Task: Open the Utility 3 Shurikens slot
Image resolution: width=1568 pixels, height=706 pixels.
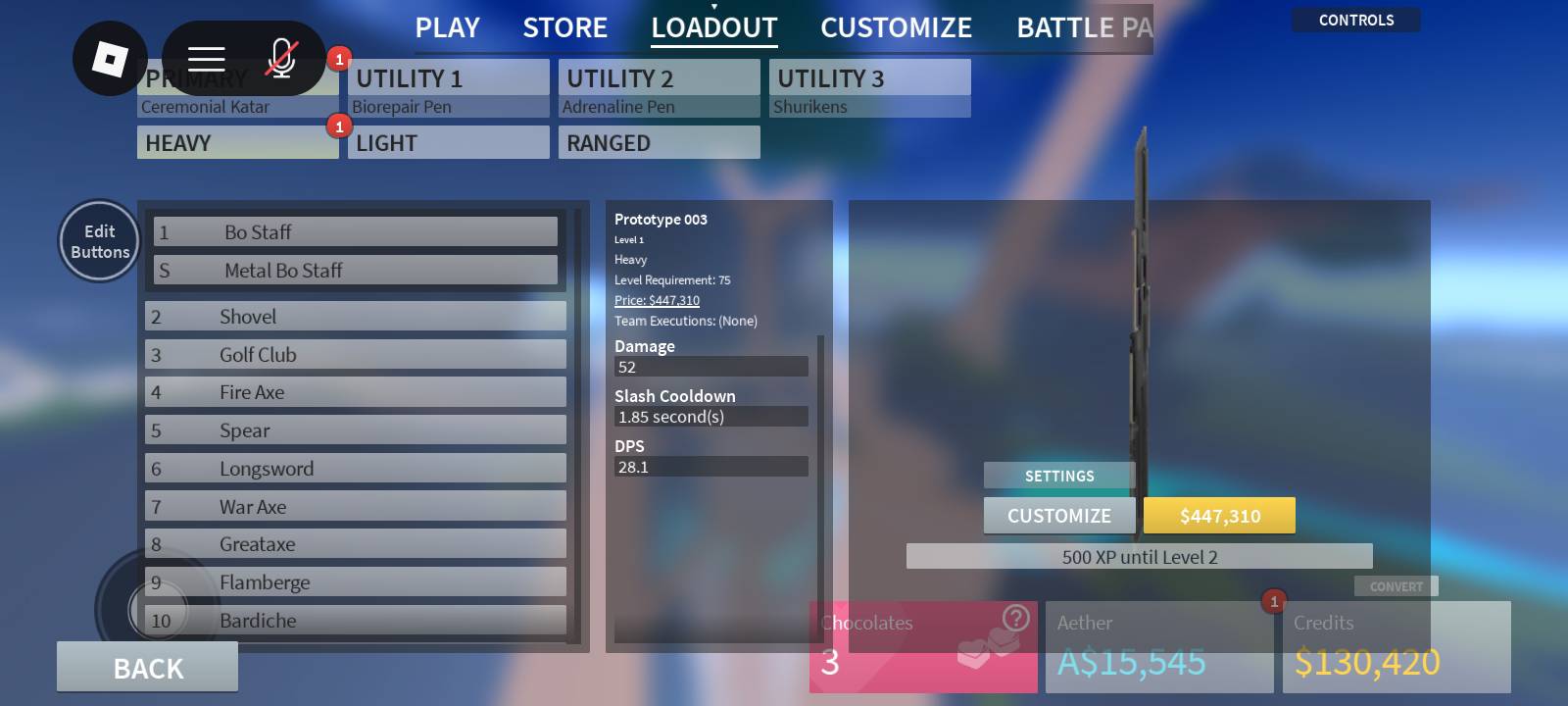Action: (x=869, y=88)
